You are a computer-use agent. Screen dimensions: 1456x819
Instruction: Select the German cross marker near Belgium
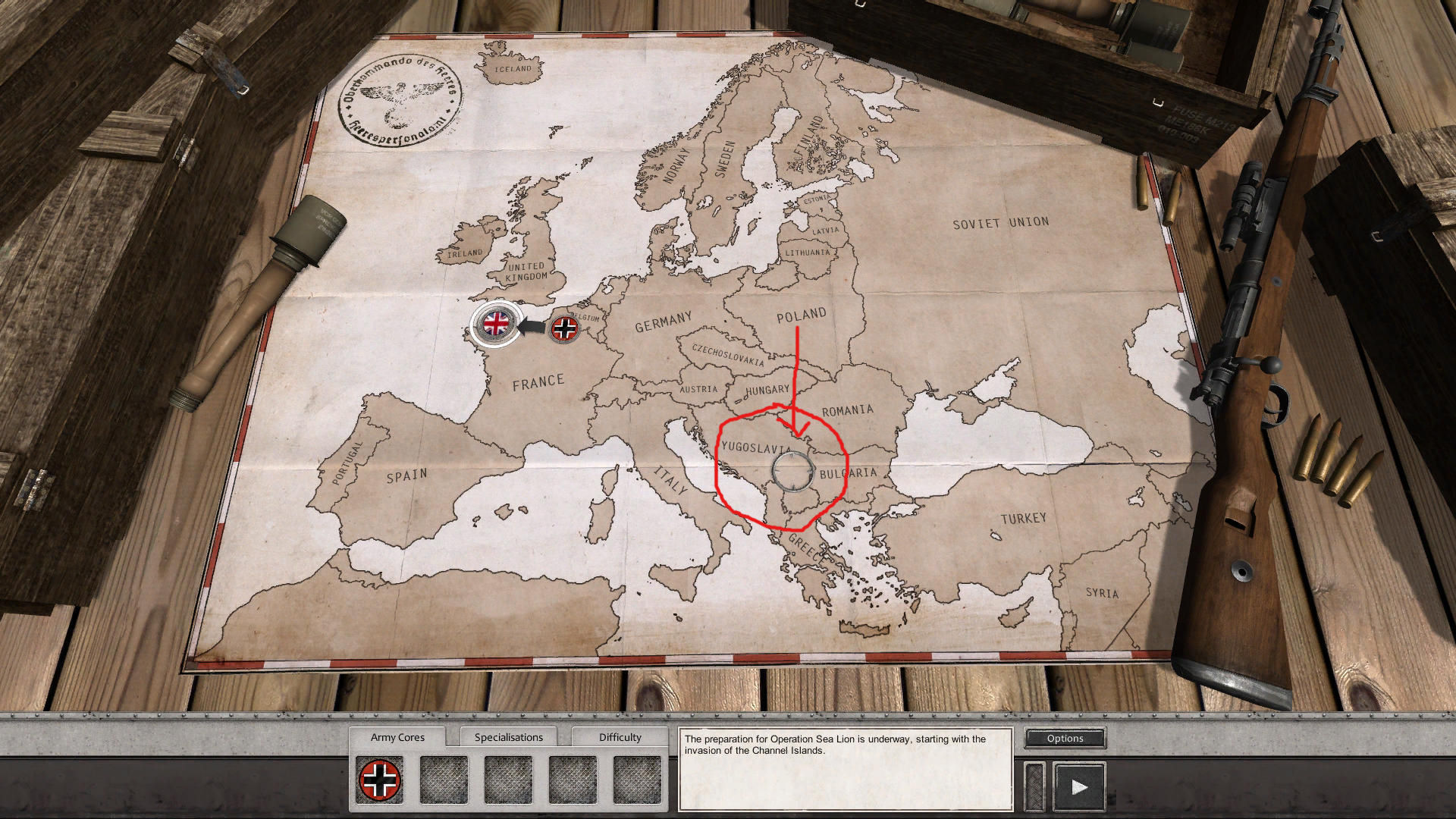[564, 328]
